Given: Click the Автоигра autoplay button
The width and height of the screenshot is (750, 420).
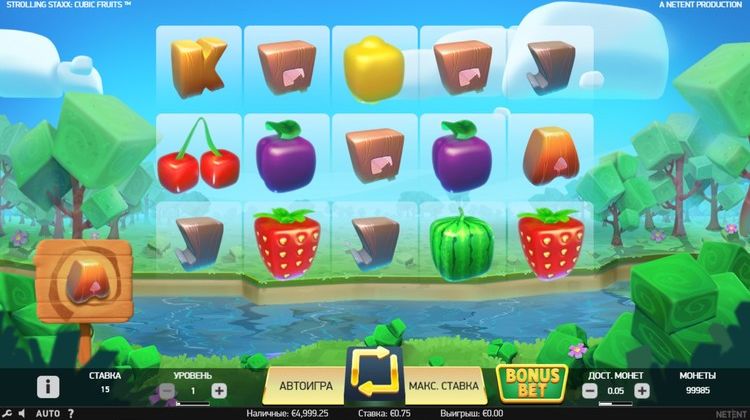Looking at the screenshot, I should 304,385.
